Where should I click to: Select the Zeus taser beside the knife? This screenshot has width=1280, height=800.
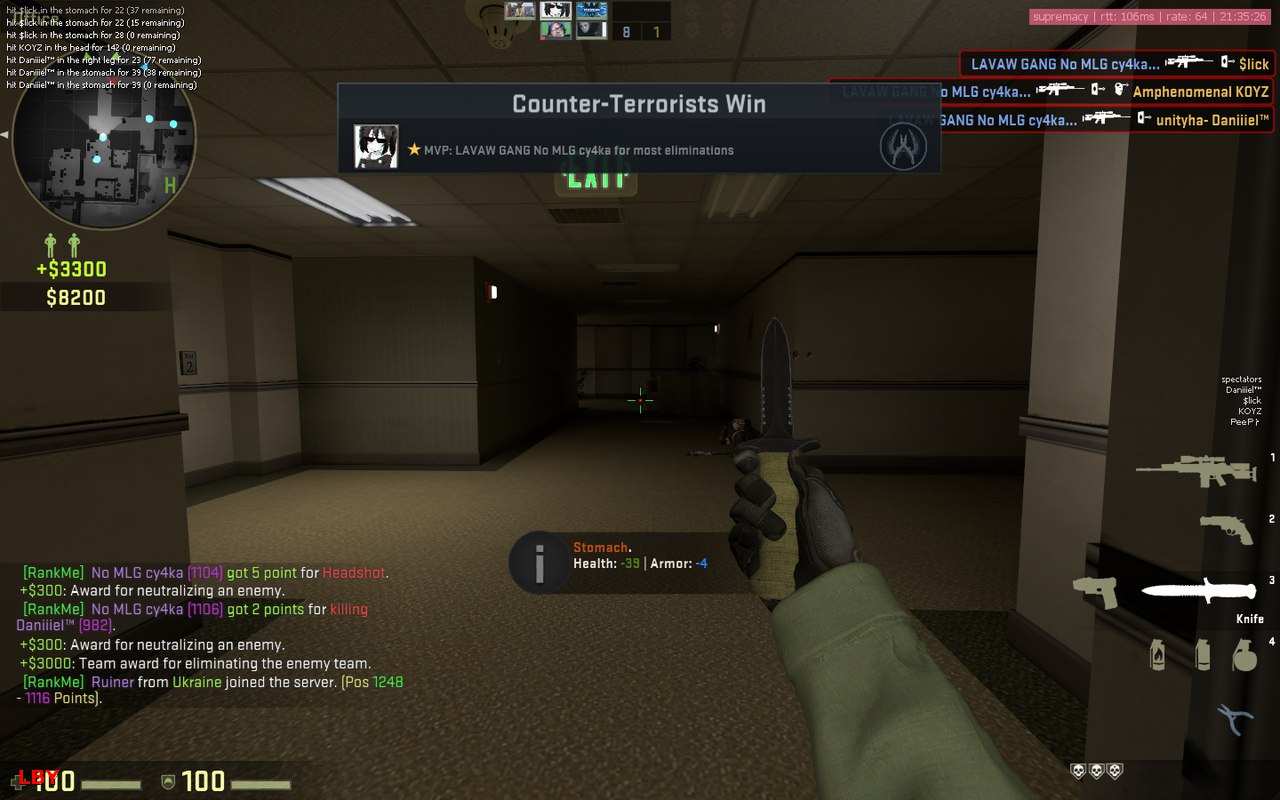[1096, 592]
